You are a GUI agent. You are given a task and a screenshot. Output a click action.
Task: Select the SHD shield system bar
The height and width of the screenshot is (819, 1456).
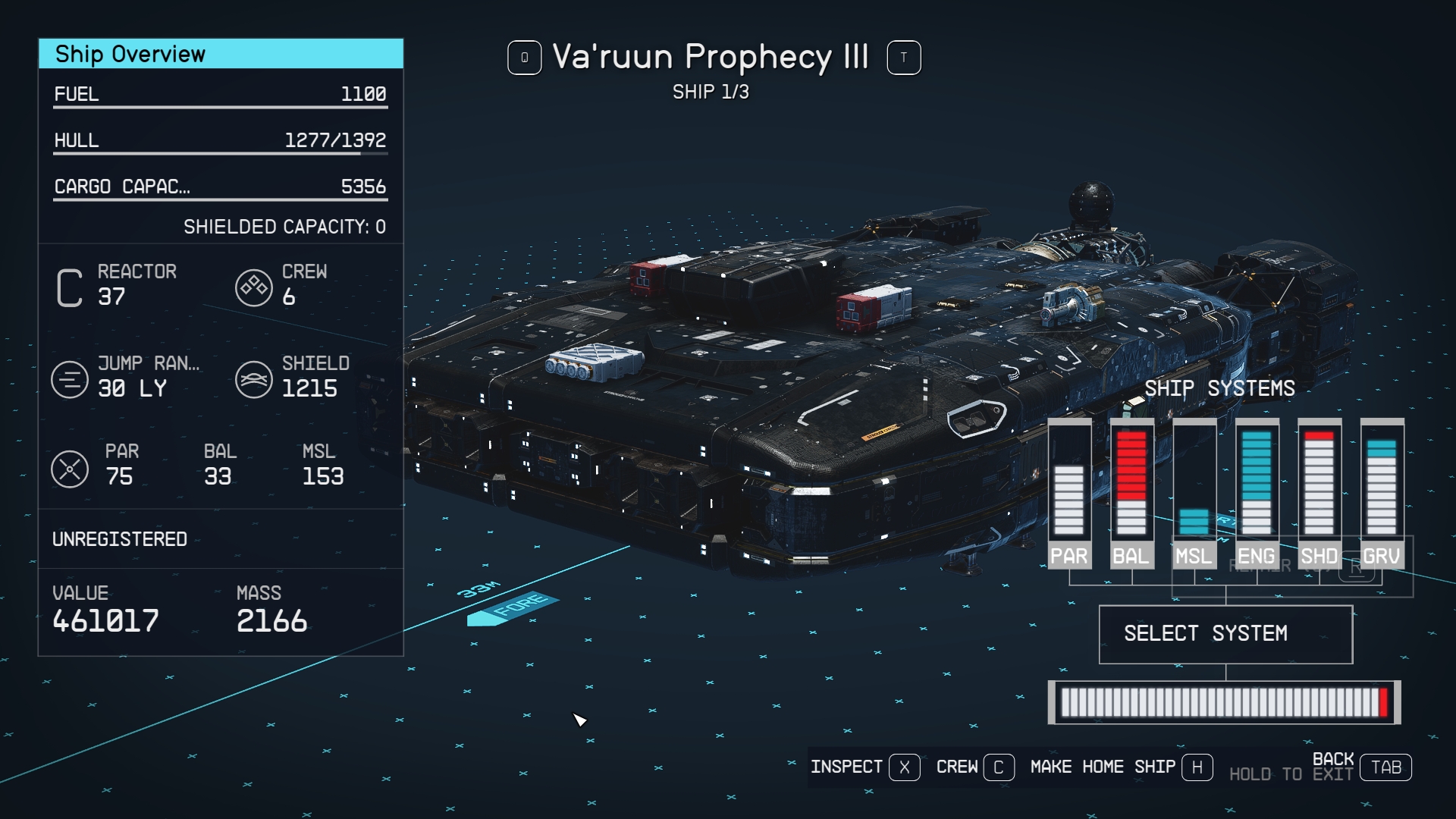pyautogui.click(x=1319, y=493)
